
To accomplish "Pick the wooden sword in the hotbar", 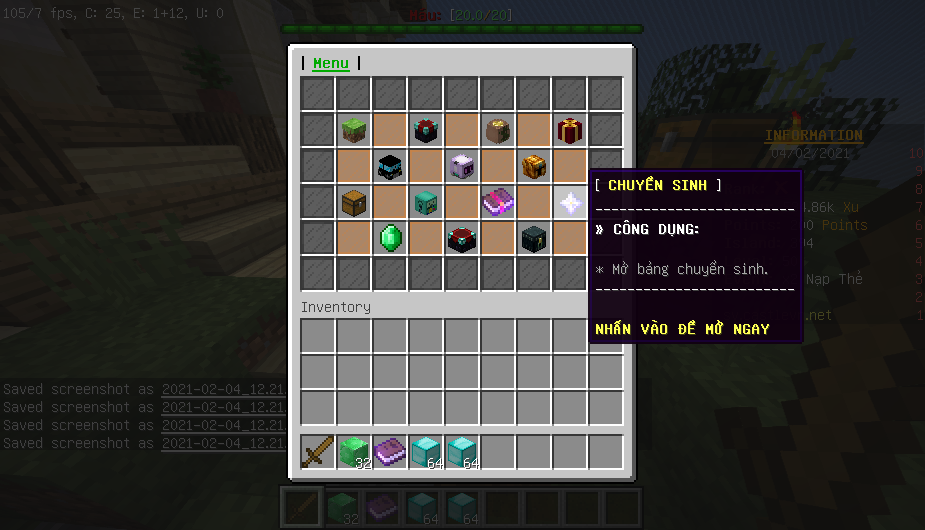I will (x=319, y=452).
